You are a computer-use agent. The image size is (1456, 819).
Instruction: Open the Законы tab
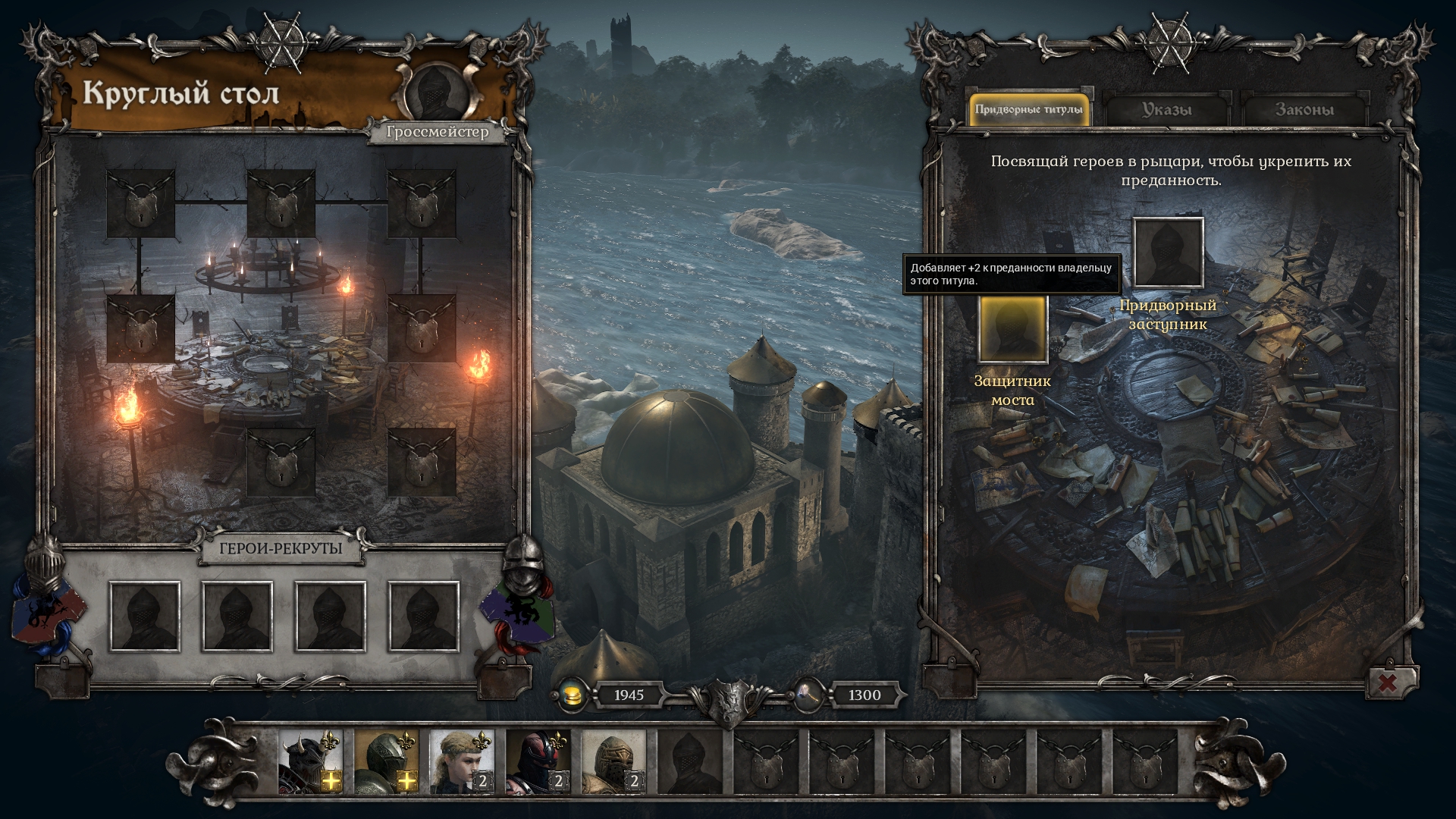click(1304, 110)
